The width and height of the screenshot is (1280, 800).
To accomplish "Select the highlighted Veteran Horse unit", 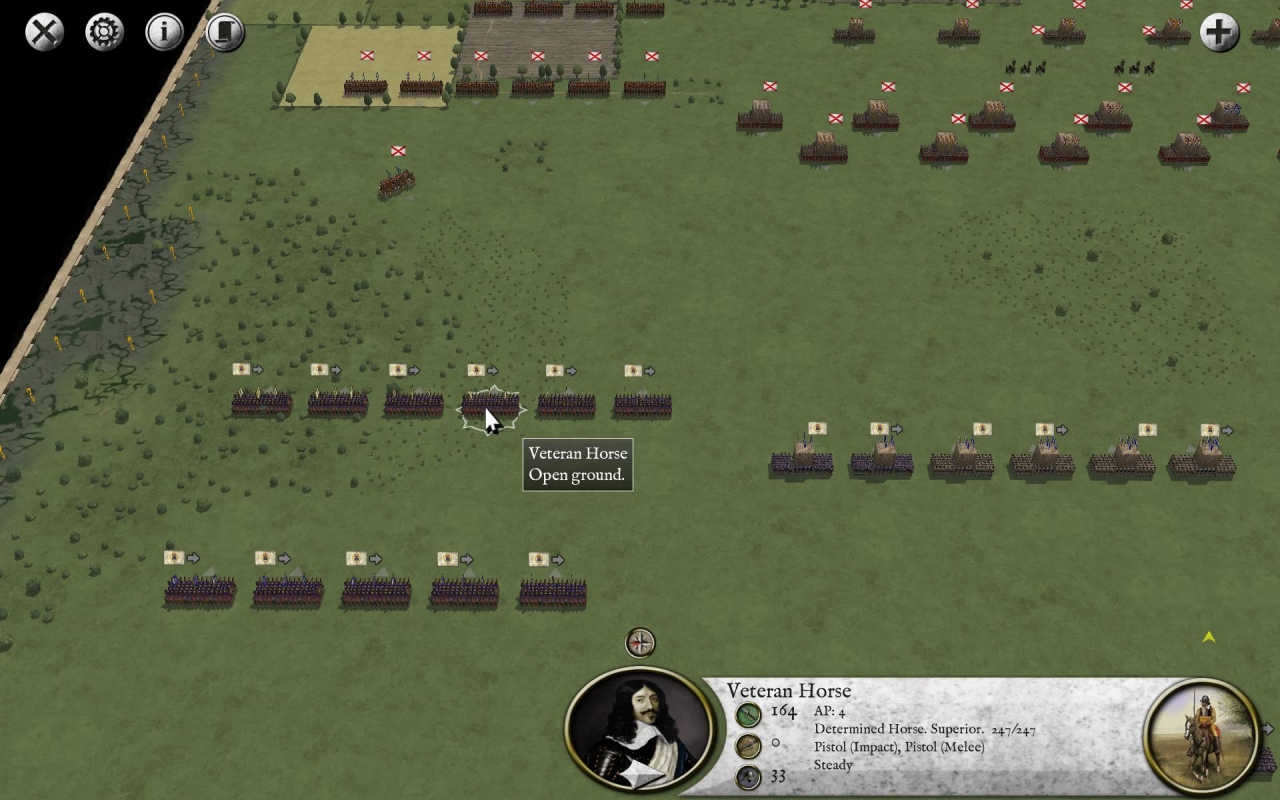I will tap(490, 405).
